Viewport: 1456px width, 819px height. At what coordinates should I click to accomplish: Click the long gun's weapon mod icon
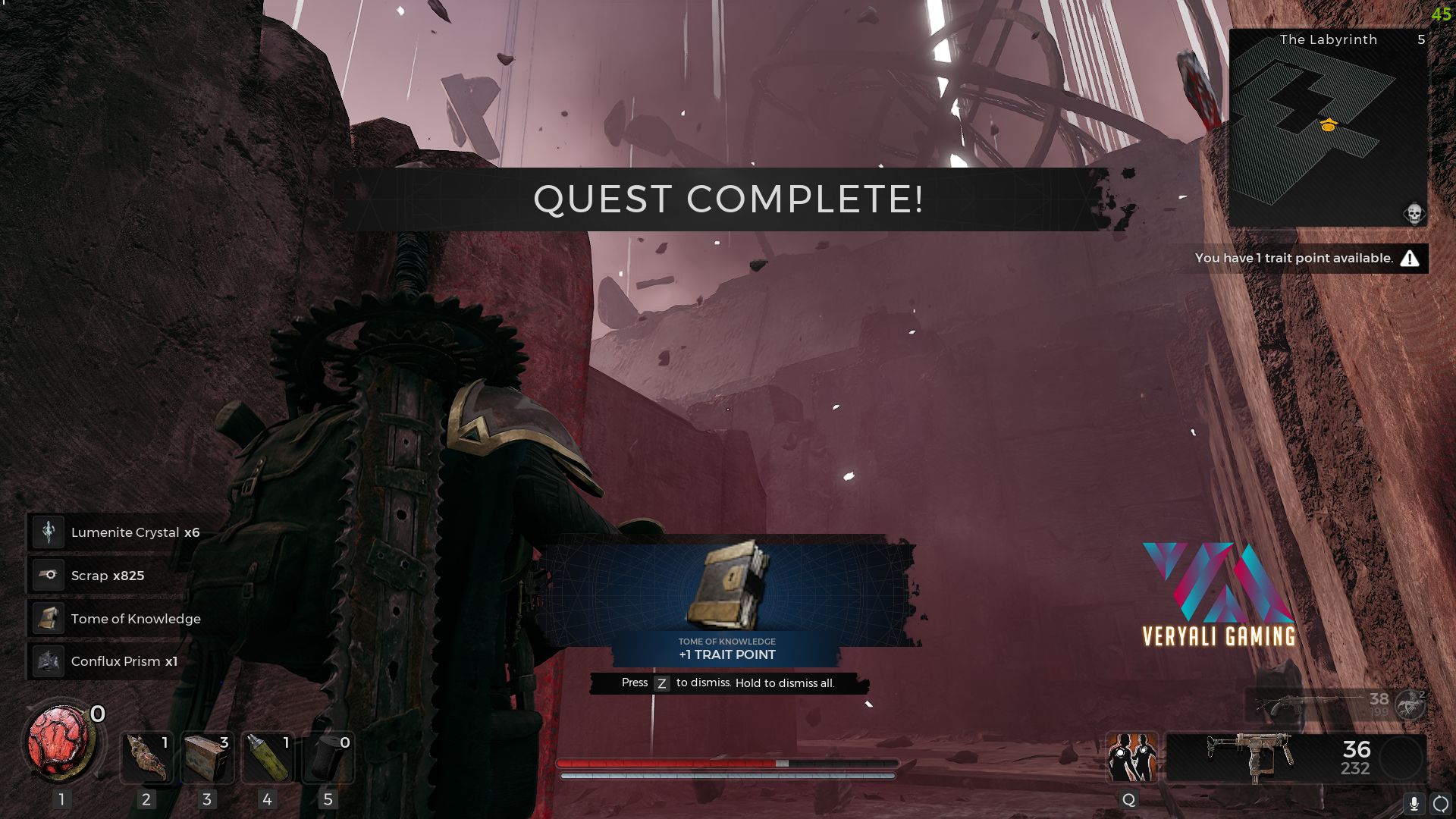click(1410, 704)
